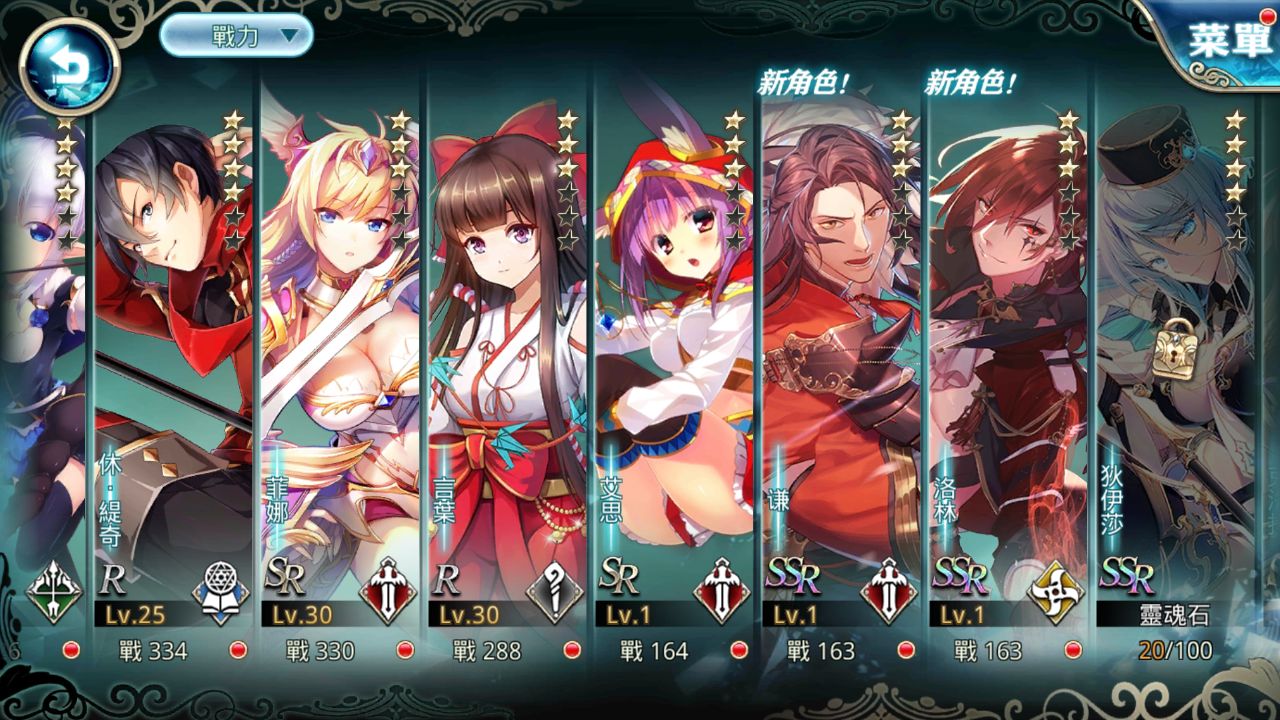Viewport: 1280px width, 720px height.
Task: Select new SSR character 洛林
Action: 1008,380
